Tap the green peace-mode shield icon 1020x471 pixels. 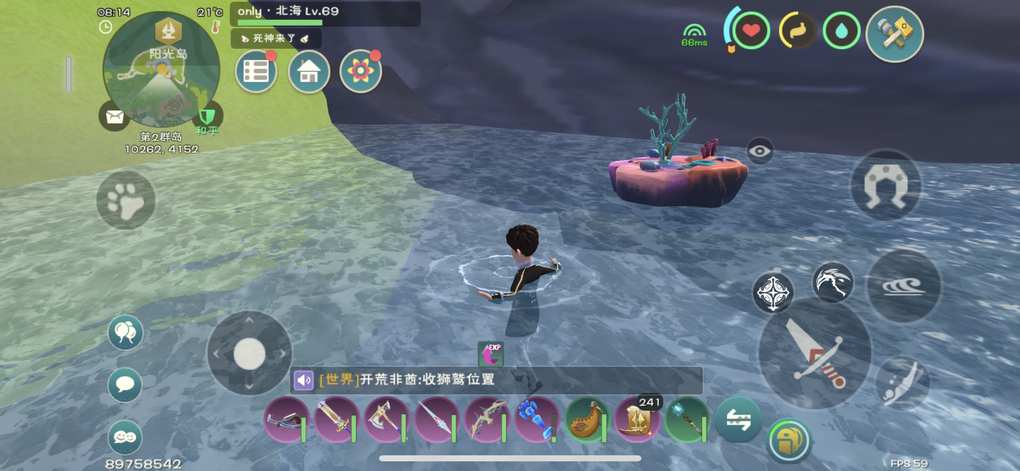click(208, 116)
